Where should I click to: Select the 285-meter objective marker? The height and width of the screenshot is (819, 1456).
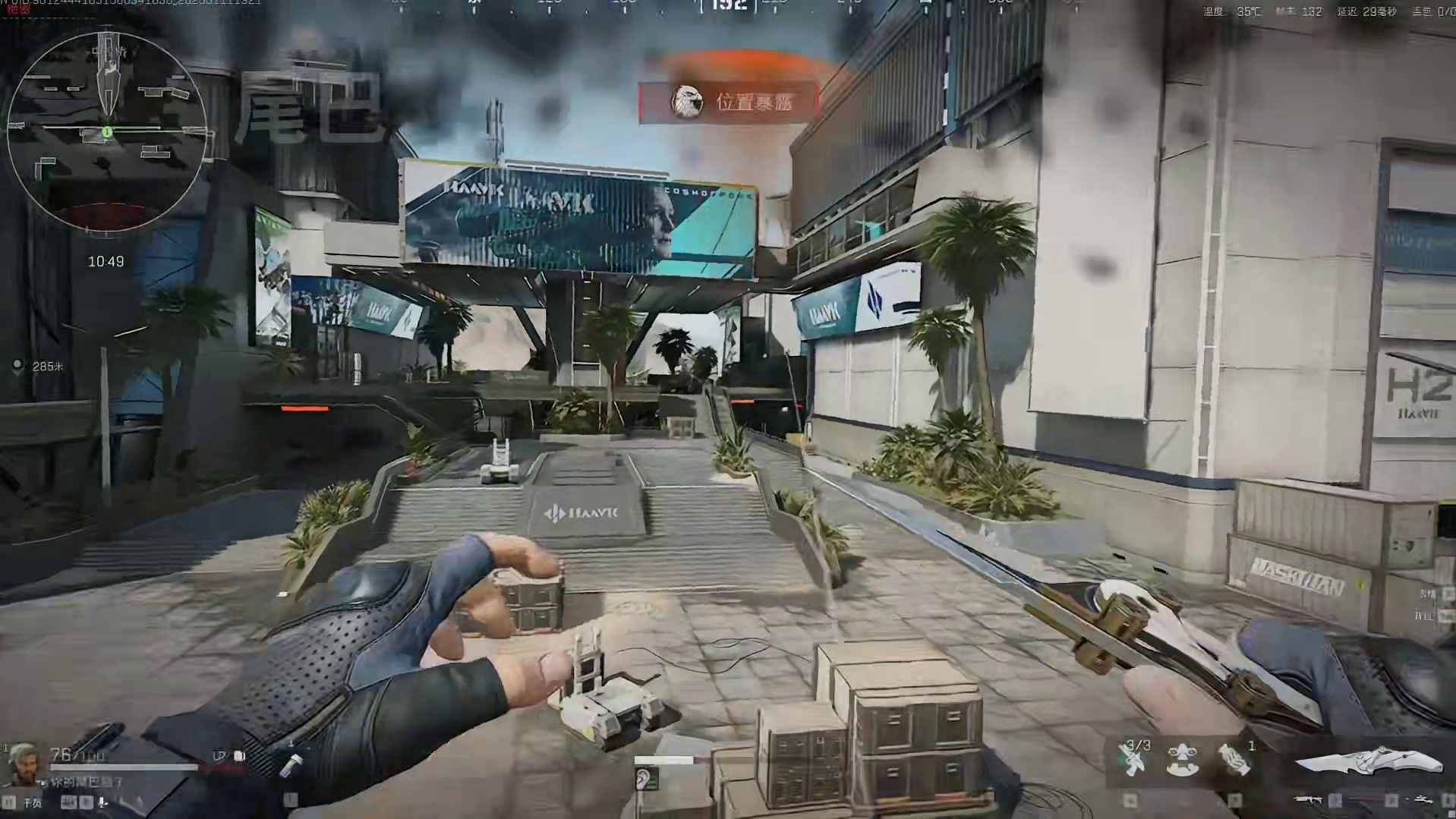pyautogui.click(x=18, y=367)
